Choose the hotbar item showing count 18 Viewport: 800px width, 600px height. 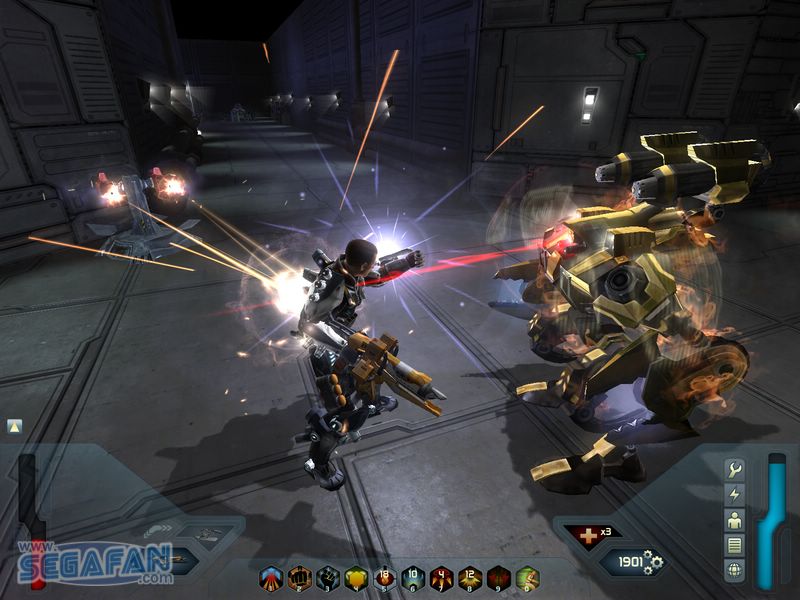(x=385, y=577)
